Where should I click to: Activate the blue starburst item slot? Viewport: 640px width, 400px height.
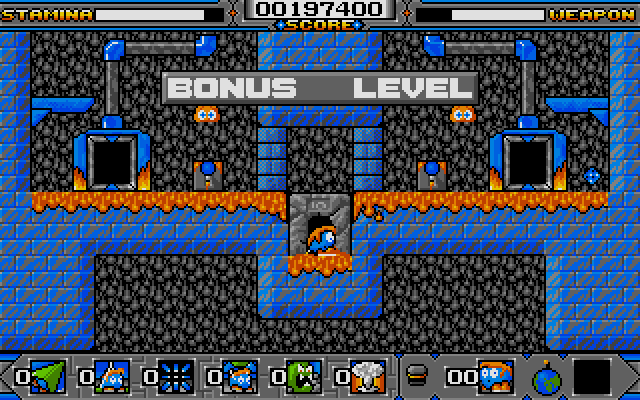tap(175, 377)
